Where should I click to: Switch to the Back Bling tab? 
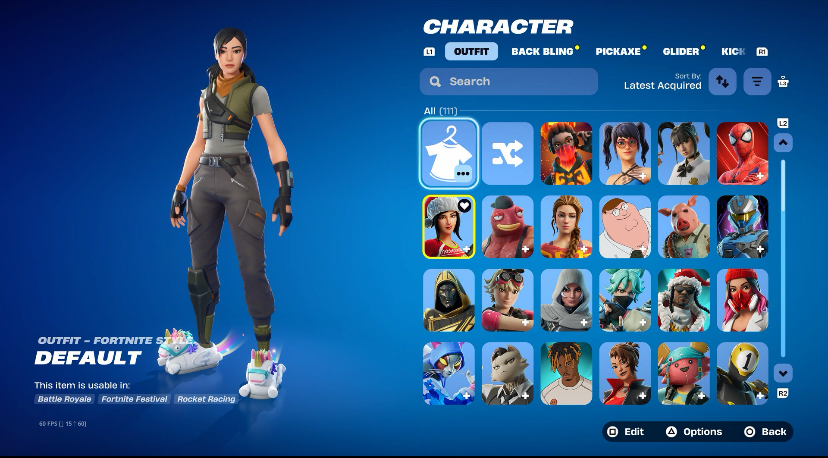(x=542, y=51)
